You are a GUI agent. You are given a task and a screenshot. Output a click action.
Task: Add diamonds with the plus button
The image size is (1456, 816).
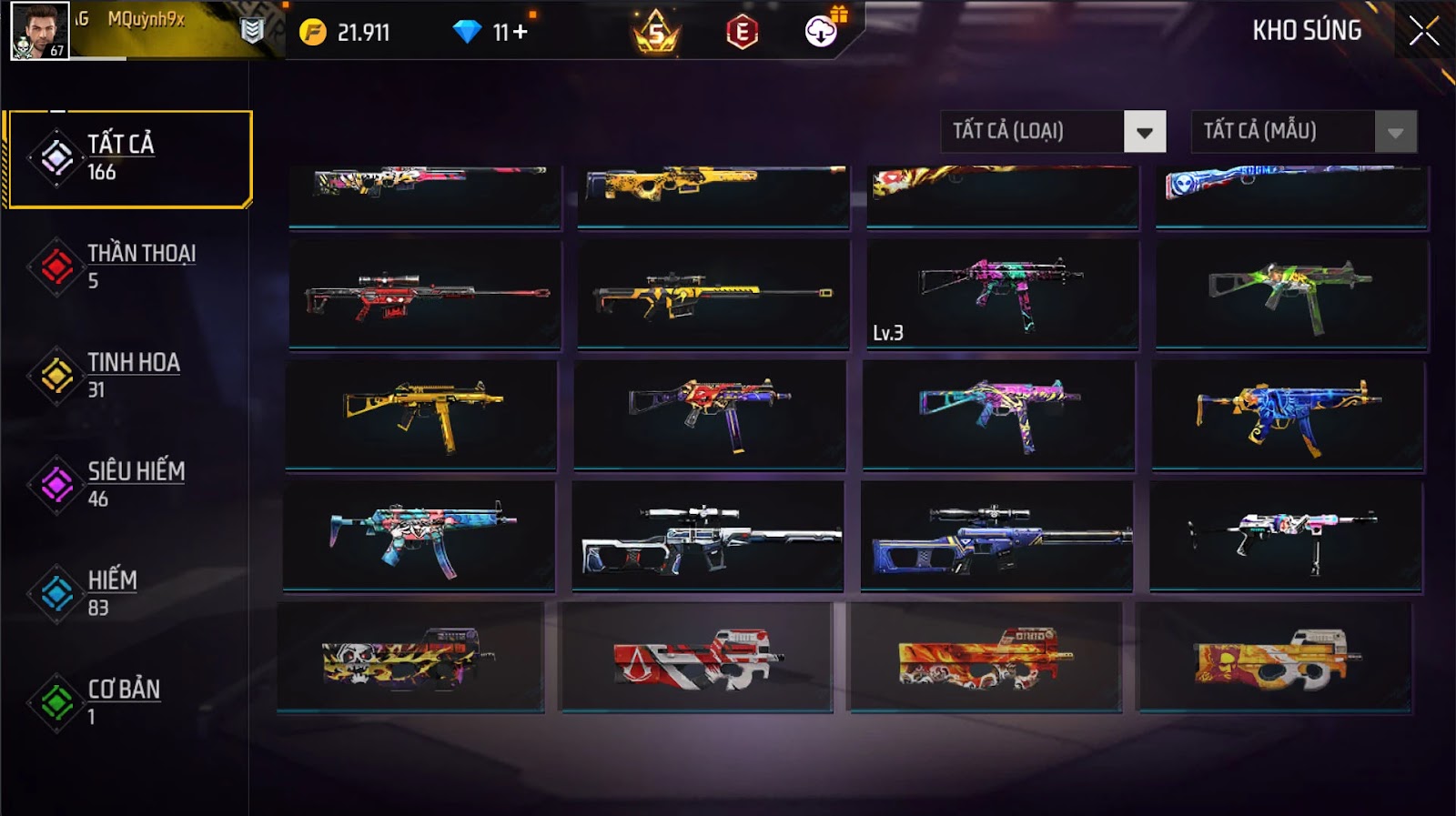tap(520, 33)
